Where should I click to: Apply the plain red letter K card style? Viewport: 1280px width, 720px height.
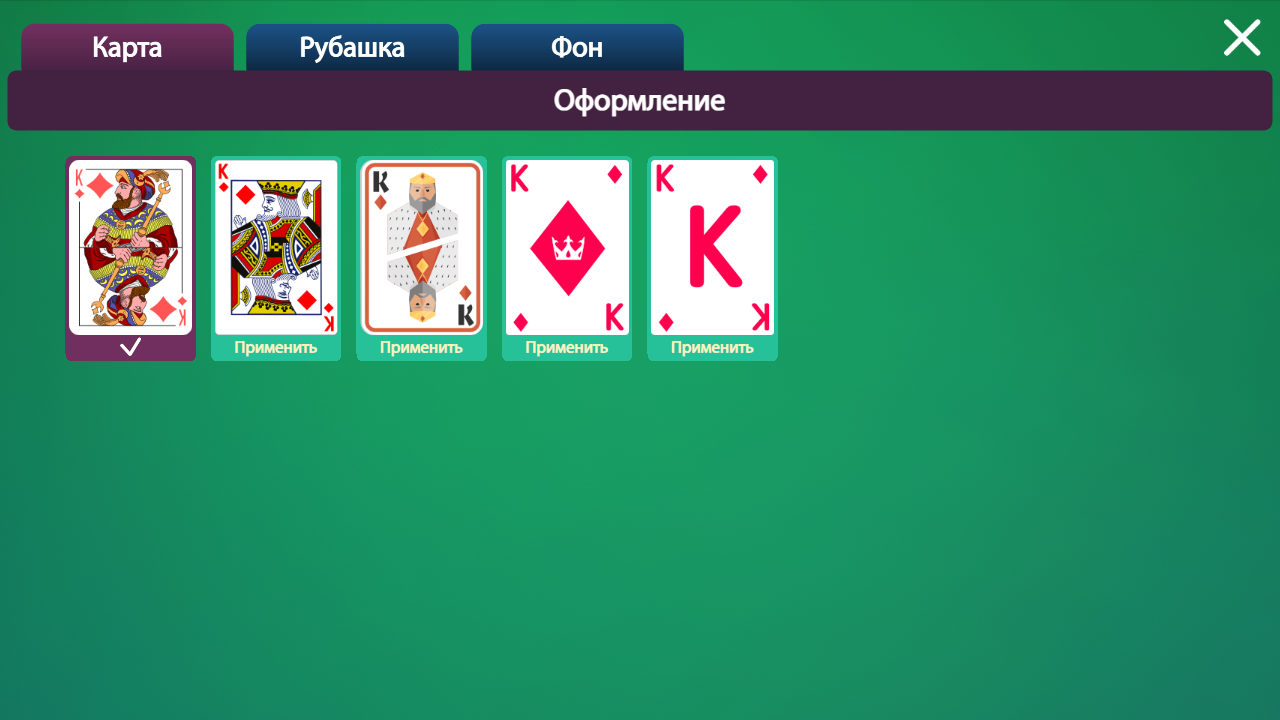(x=712, y=347)
